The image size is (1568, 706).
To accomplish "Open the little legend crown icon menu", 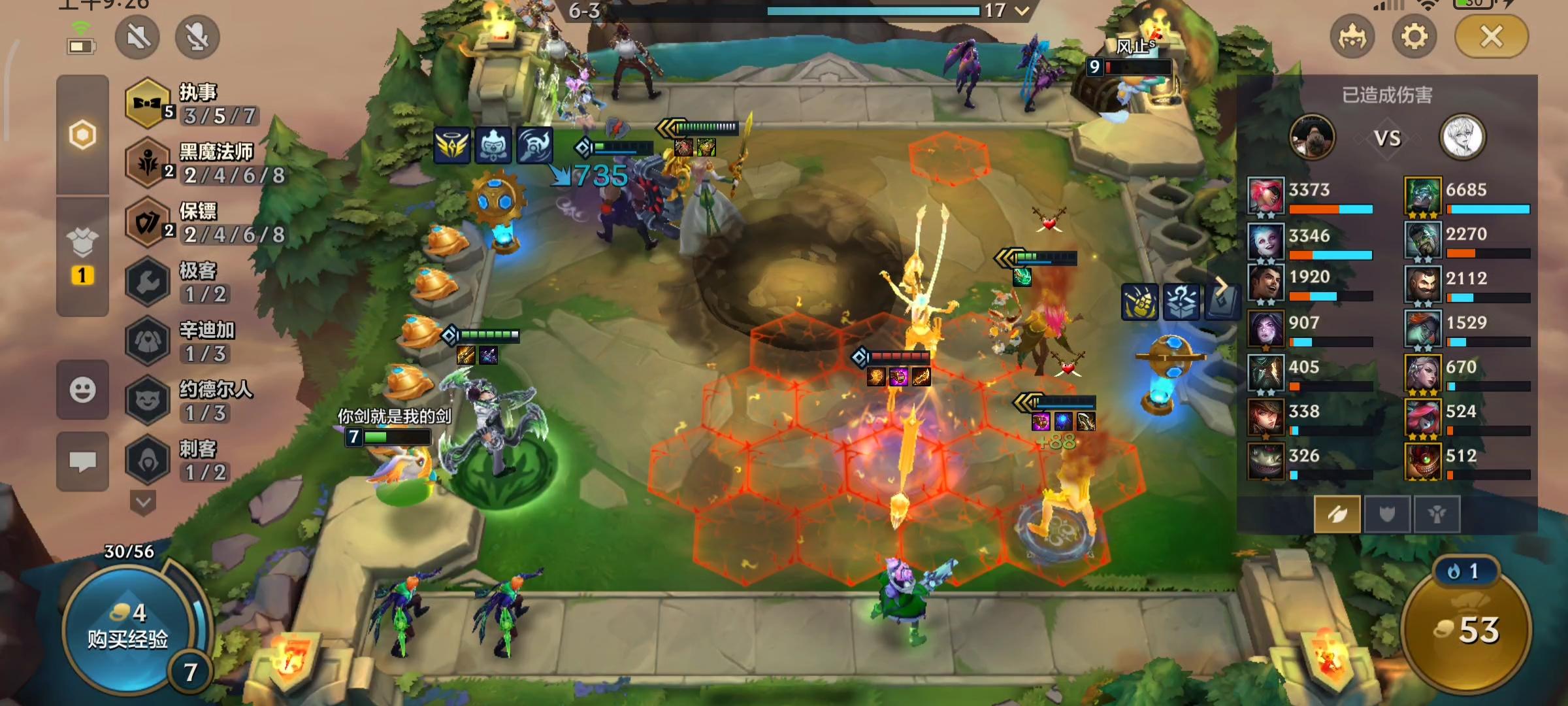I will point(1352,37).
